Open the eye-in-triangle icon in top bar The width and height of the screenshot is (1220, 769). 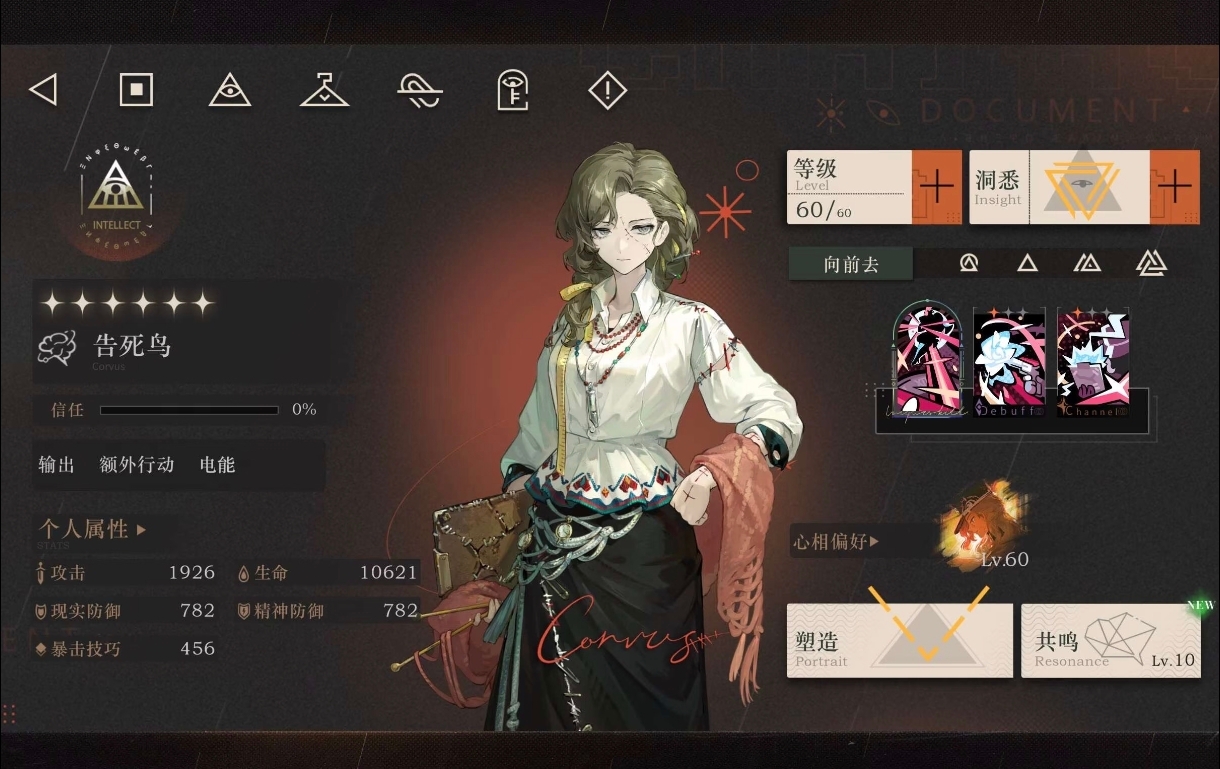(x=229, y=91)
